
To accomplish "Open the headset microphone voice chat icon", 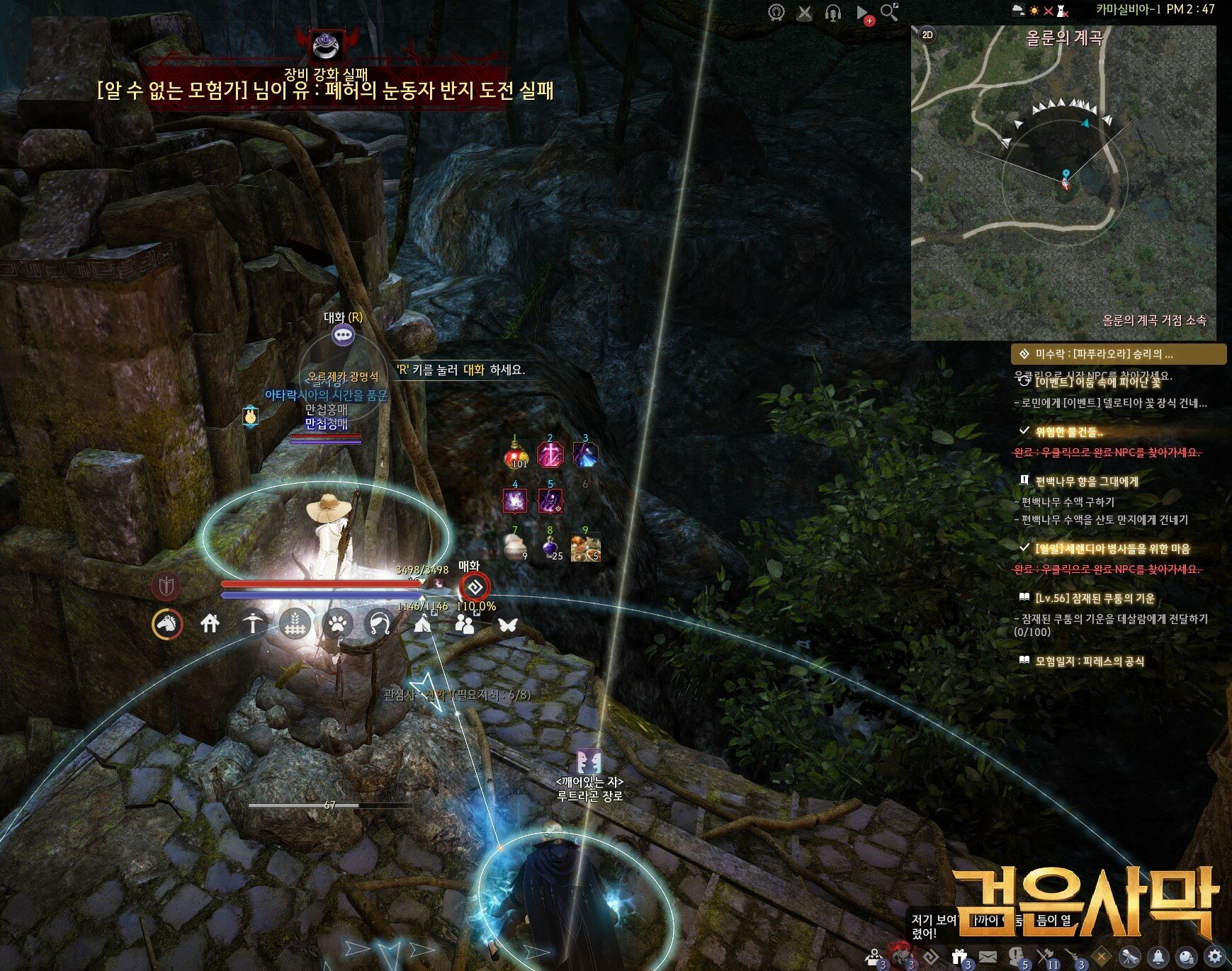I will click(833, 13).
